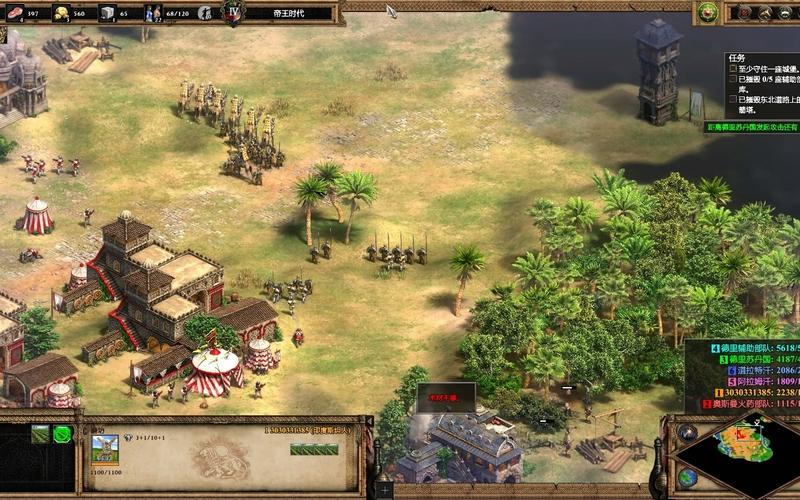Open the red round menu button at top right
The height and width of the screenshot is (500, 800).
(745, 12)
